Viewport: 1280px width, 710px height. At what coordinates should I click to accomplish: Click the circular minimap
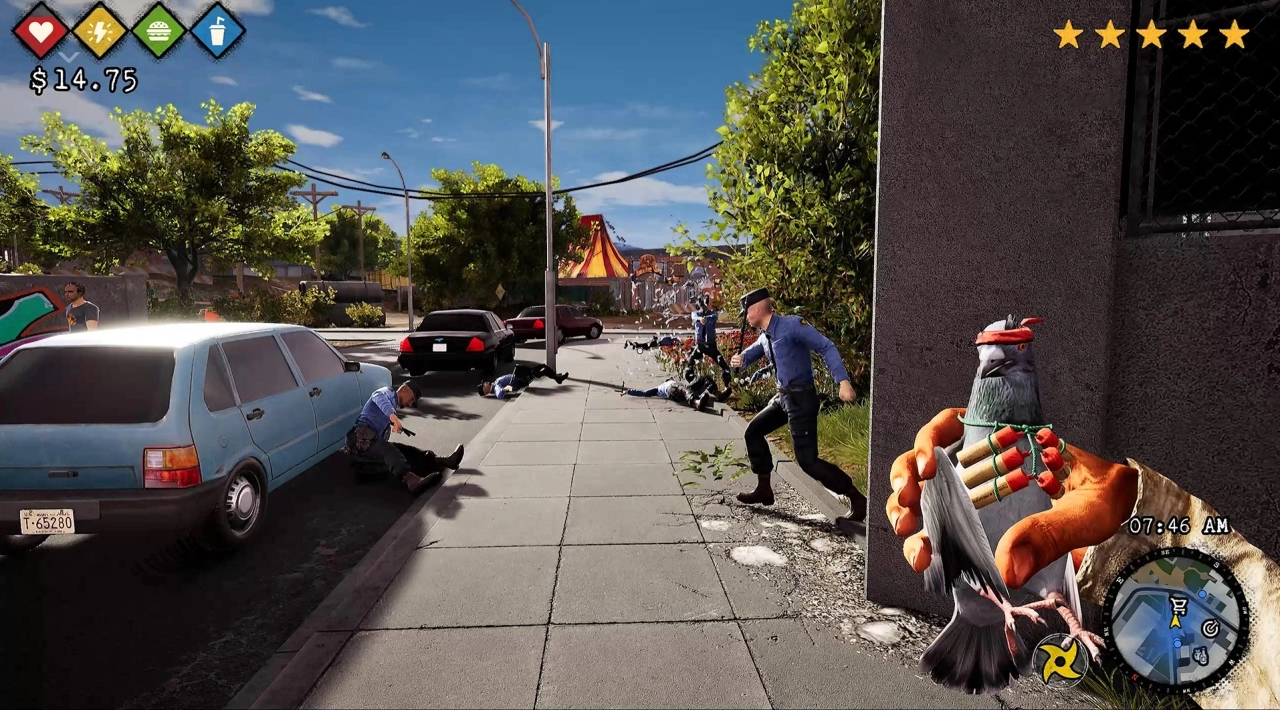pyautogui.click(x=1175, y=620)
